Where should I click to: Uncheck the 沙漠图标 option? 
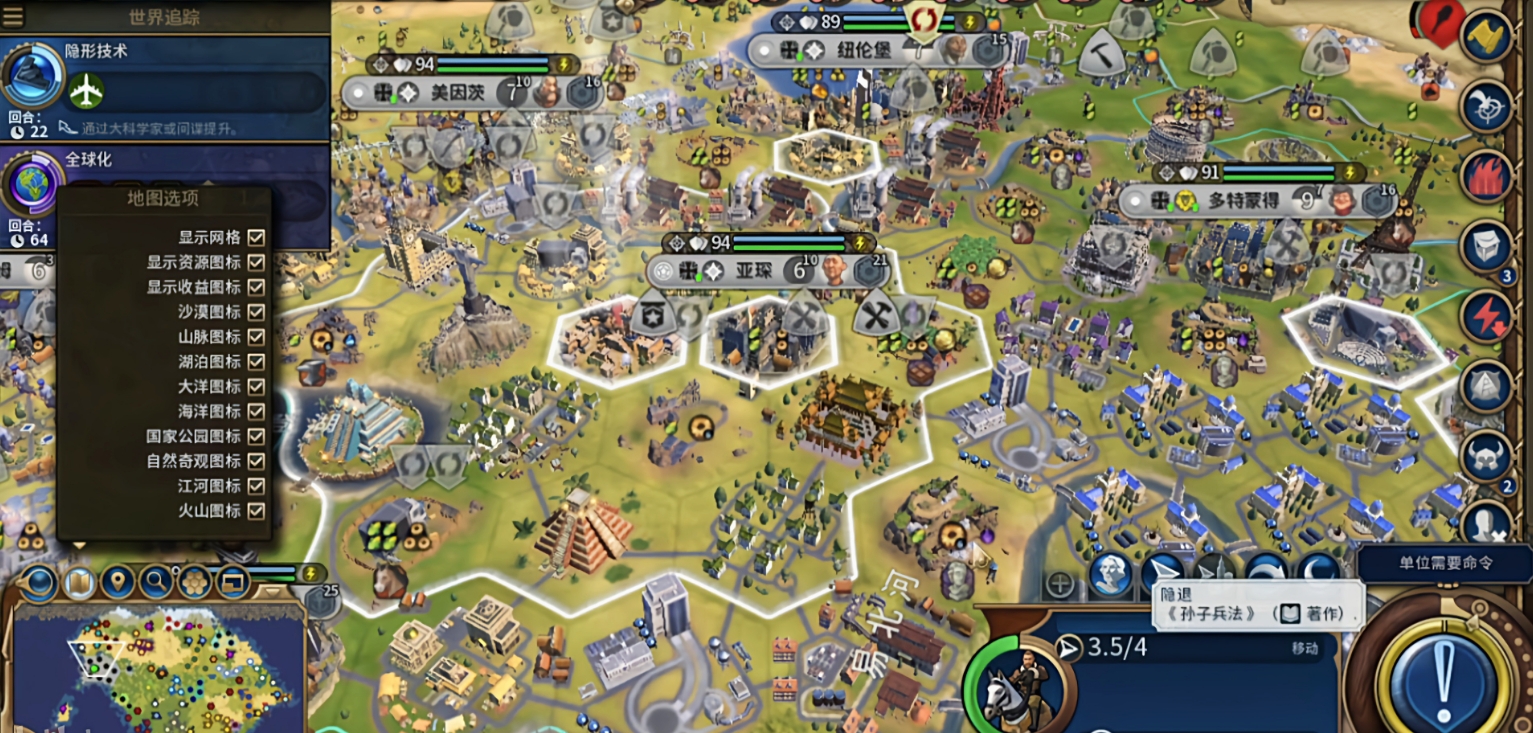pos(256,312)
